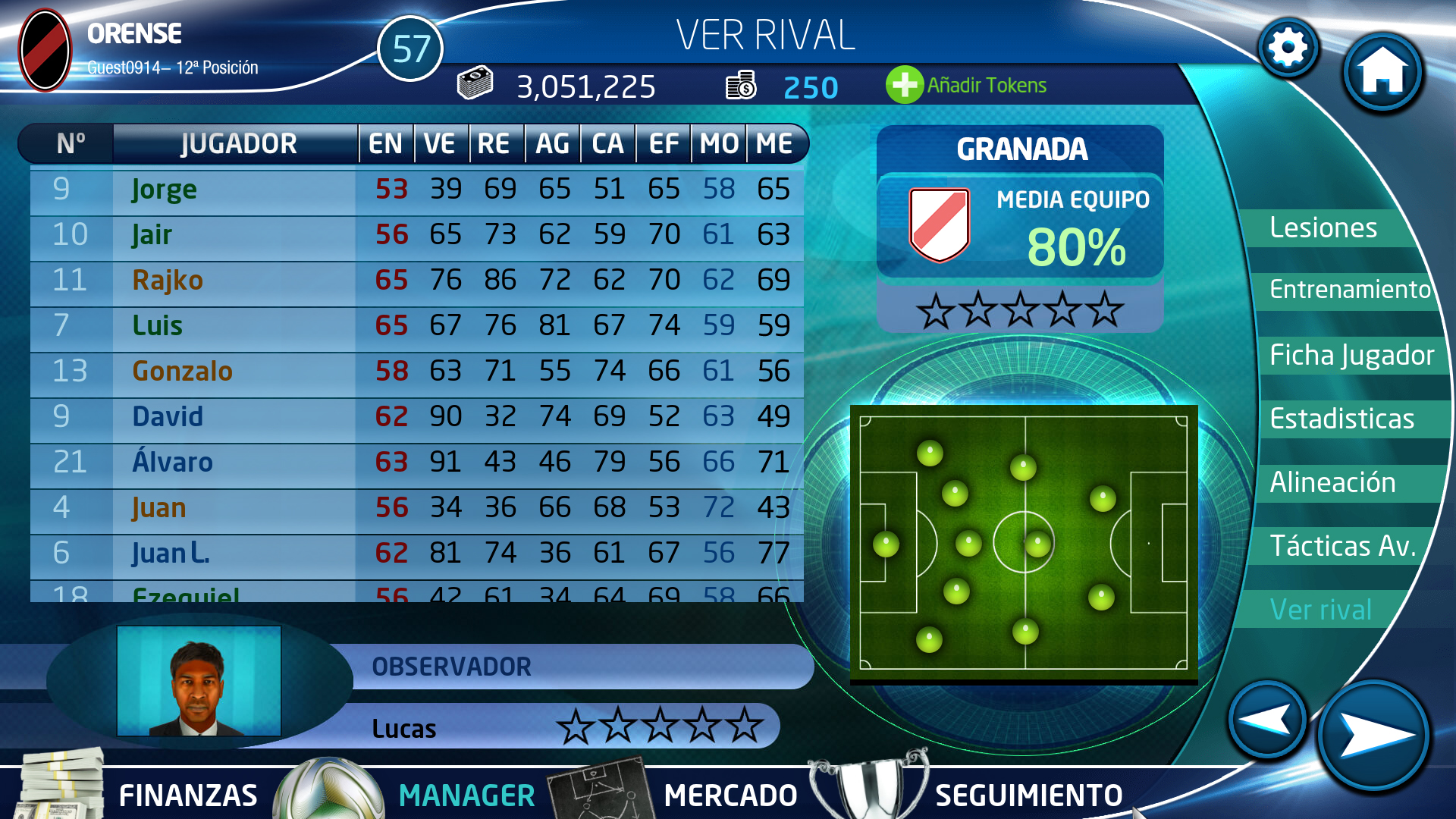The width and height of the screenshot is (1456, 819).
Task: Open the Mercado tab
Action: click(x=730, y=795)
